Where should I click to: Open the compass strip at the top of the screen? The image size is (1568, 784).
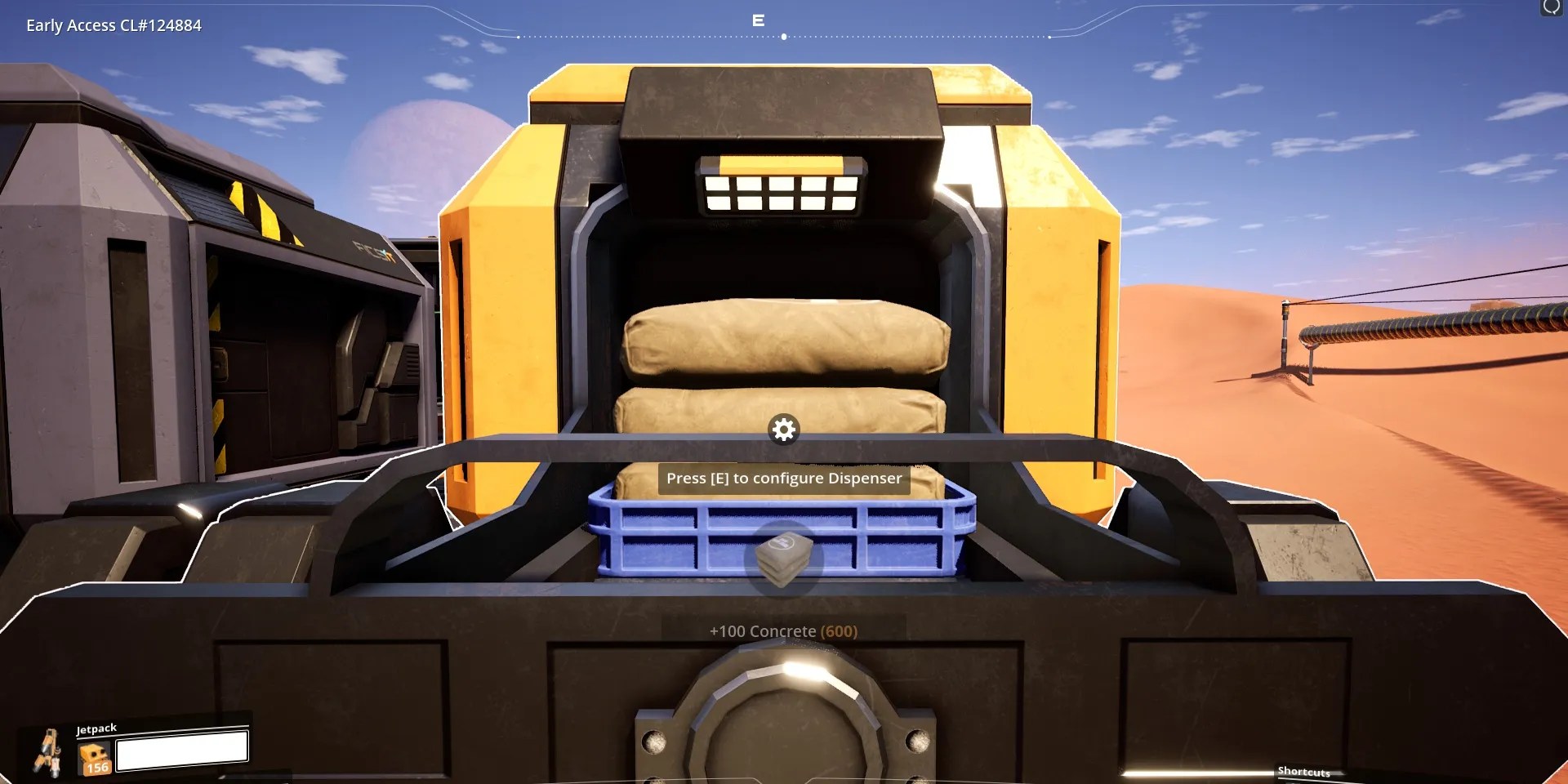point(784,35)
